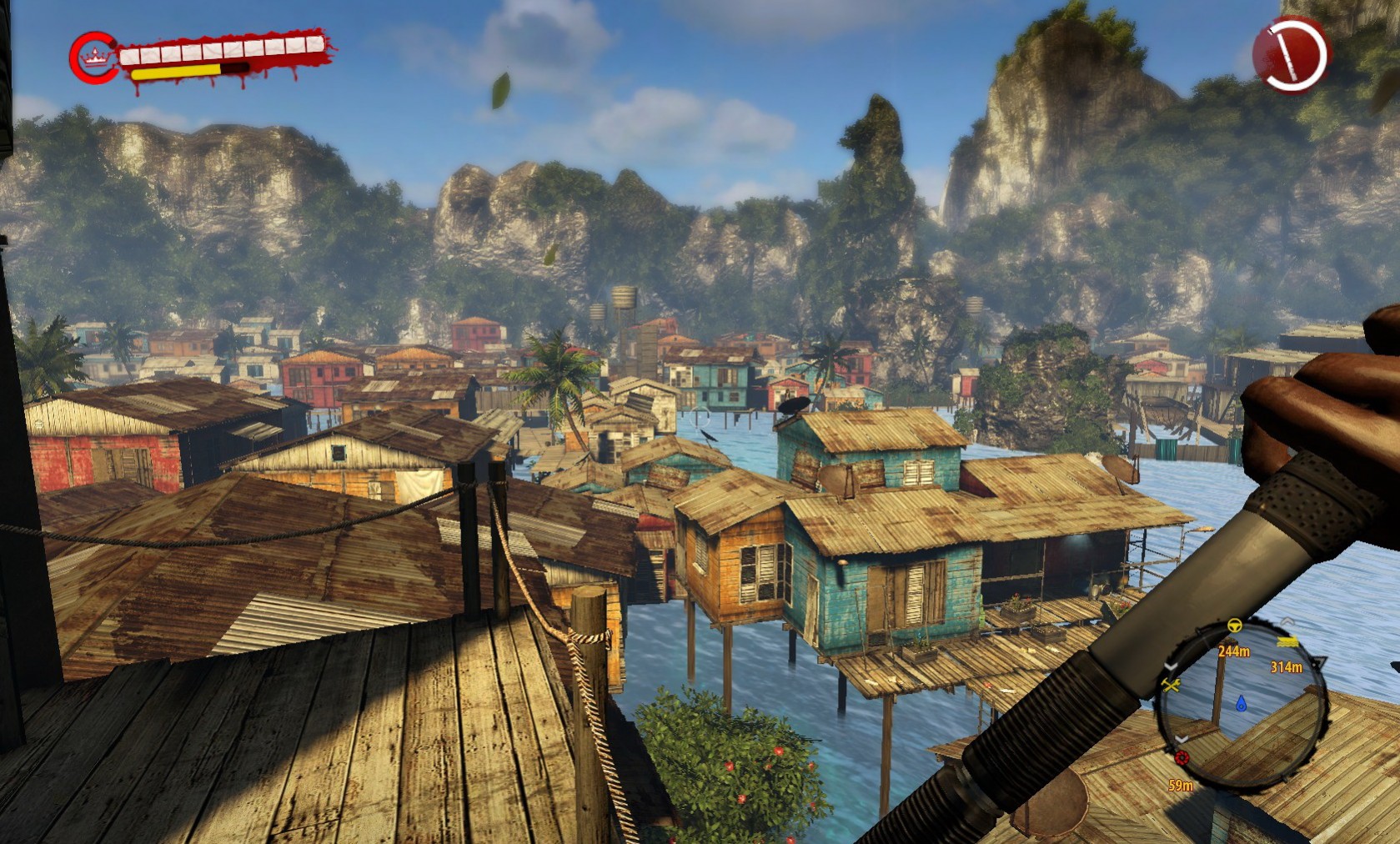
Task: Select the red gear marker on minimap
Action: click(1182, 758)
